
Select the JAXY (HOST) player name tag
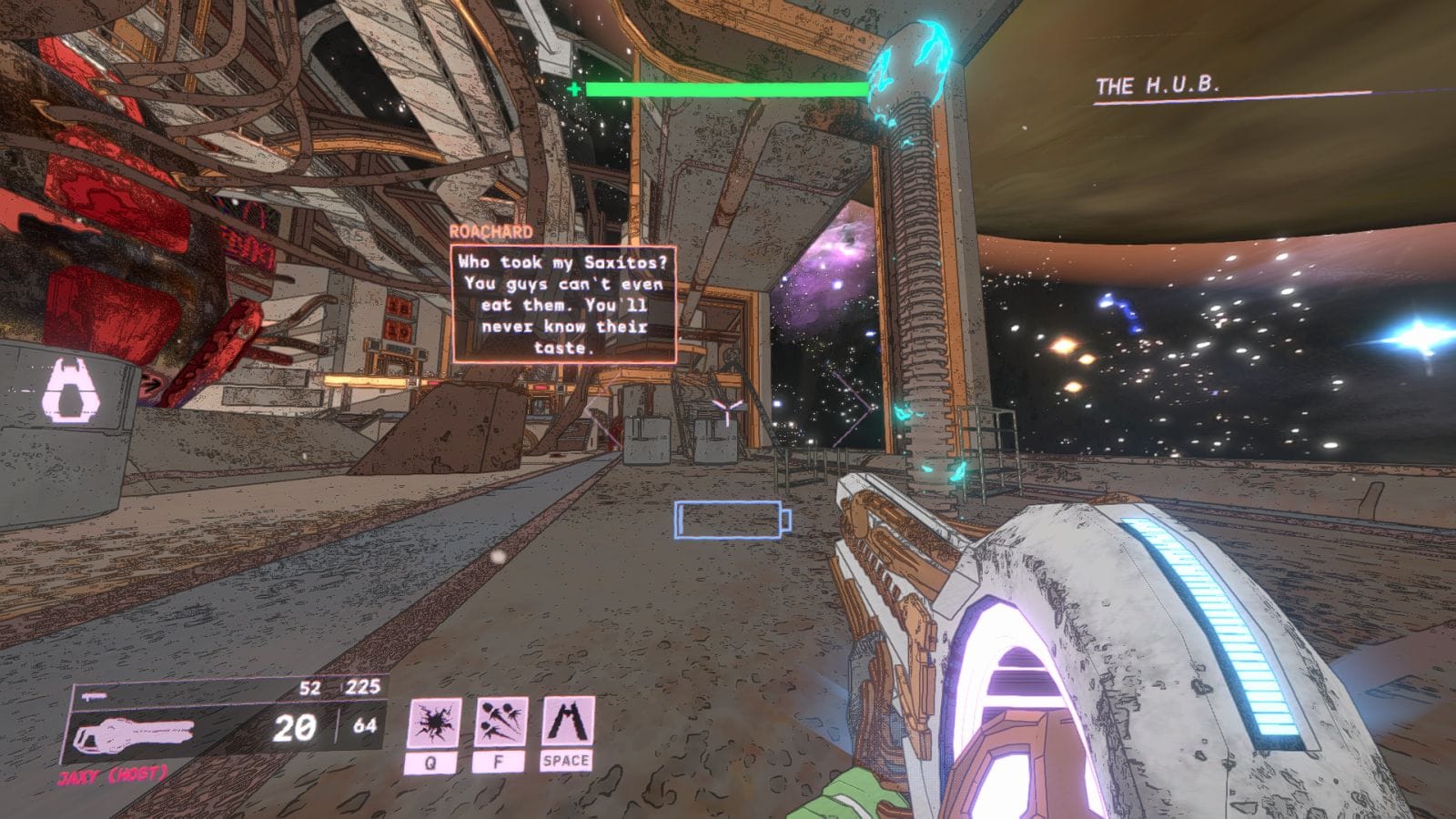pyautogui.click(x=113, y=776)
